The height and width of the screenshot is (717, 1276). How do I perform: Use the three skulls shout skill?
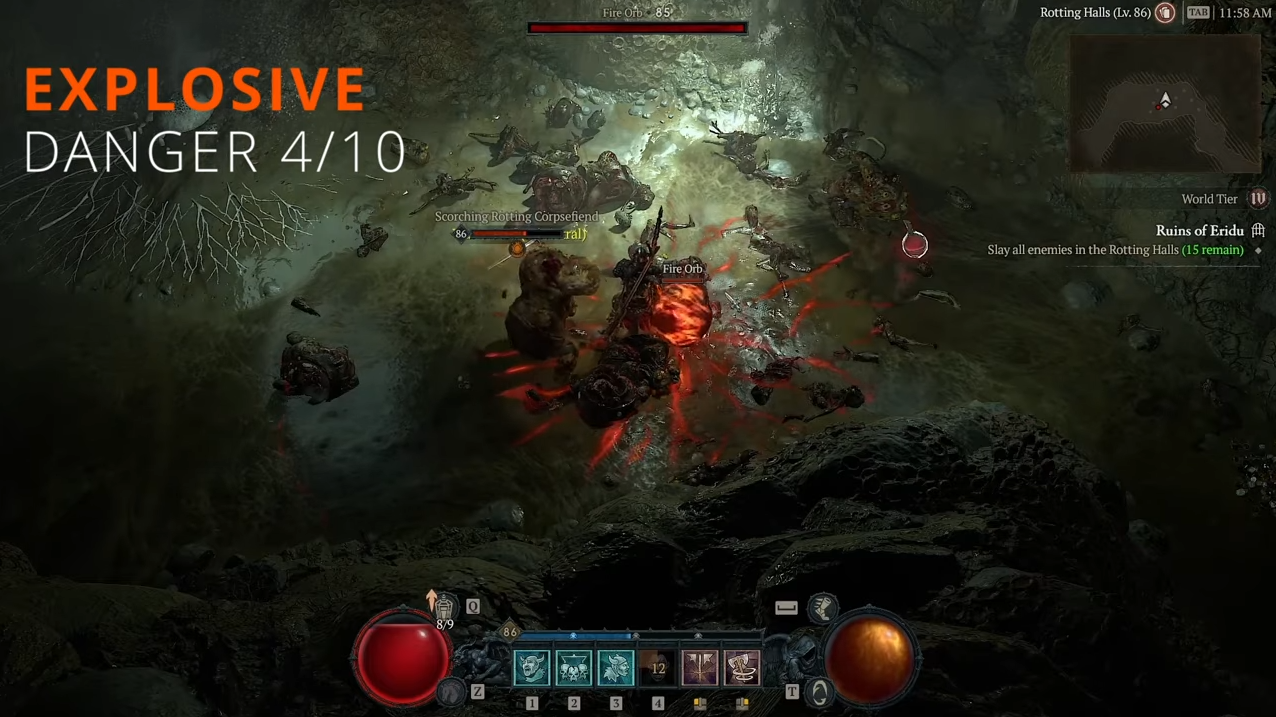(x=574, y=668)
